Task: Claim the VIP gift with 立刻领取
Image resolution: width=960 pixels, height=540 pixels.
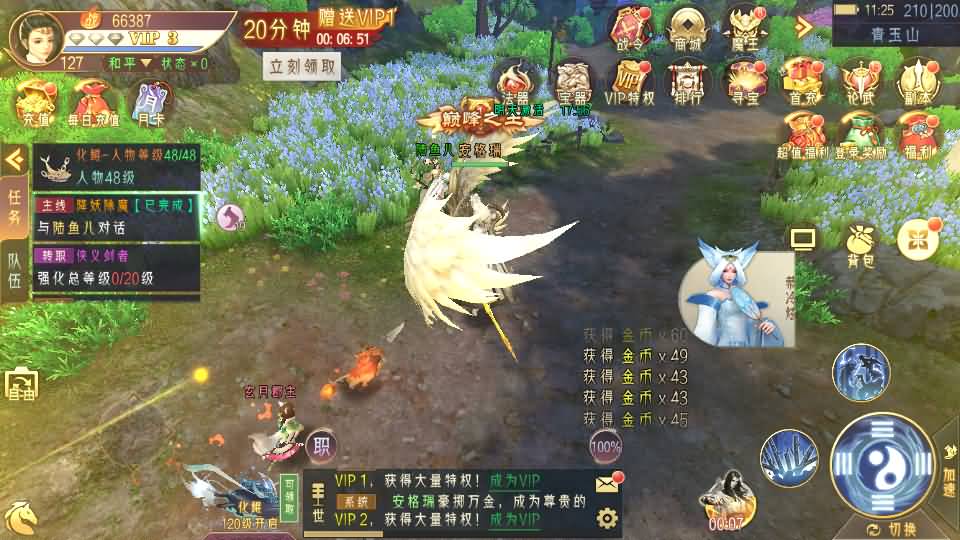Action: pyautogui.click(x=302, y=67)
